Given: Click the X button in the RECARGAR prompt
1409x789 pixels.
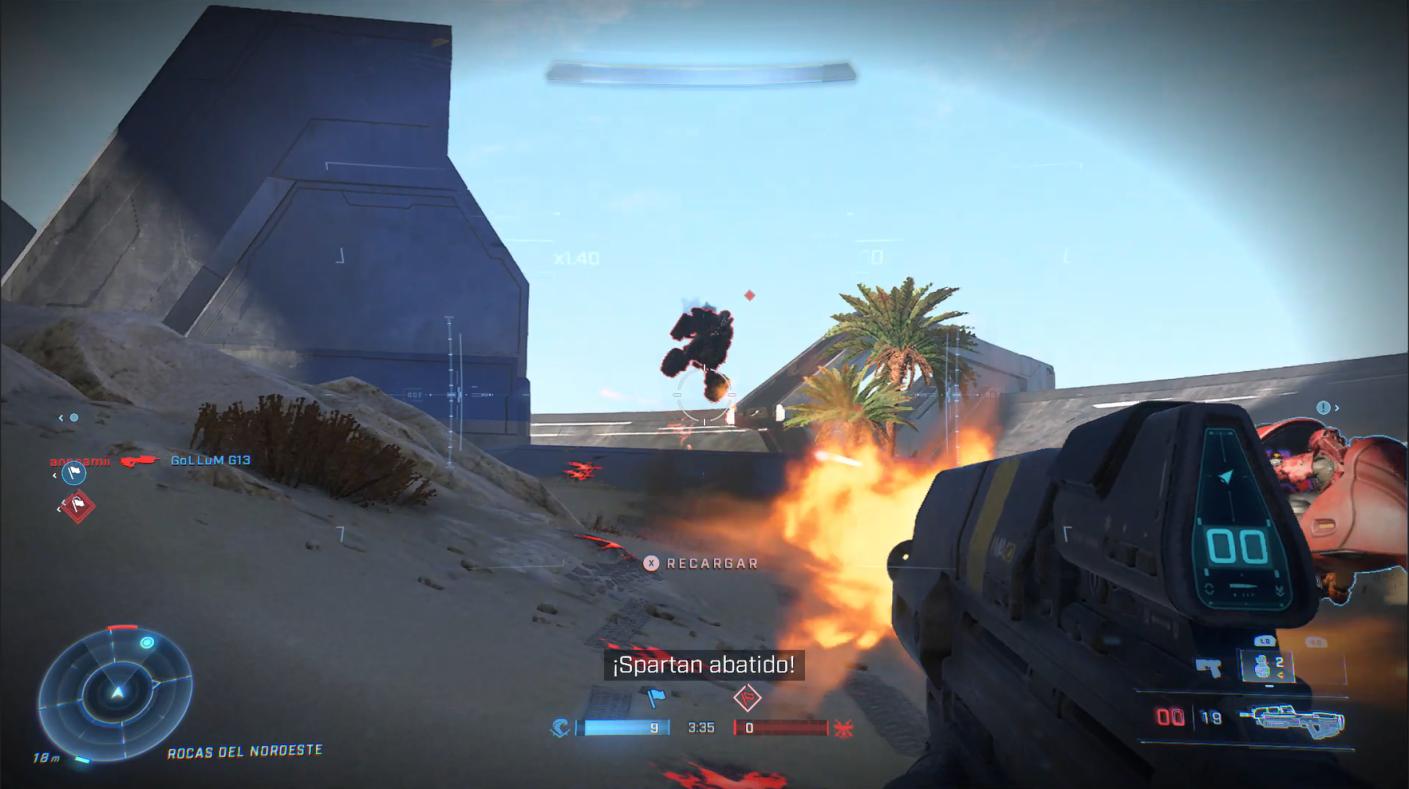Looking at the screenshot, I should [652, 562].
